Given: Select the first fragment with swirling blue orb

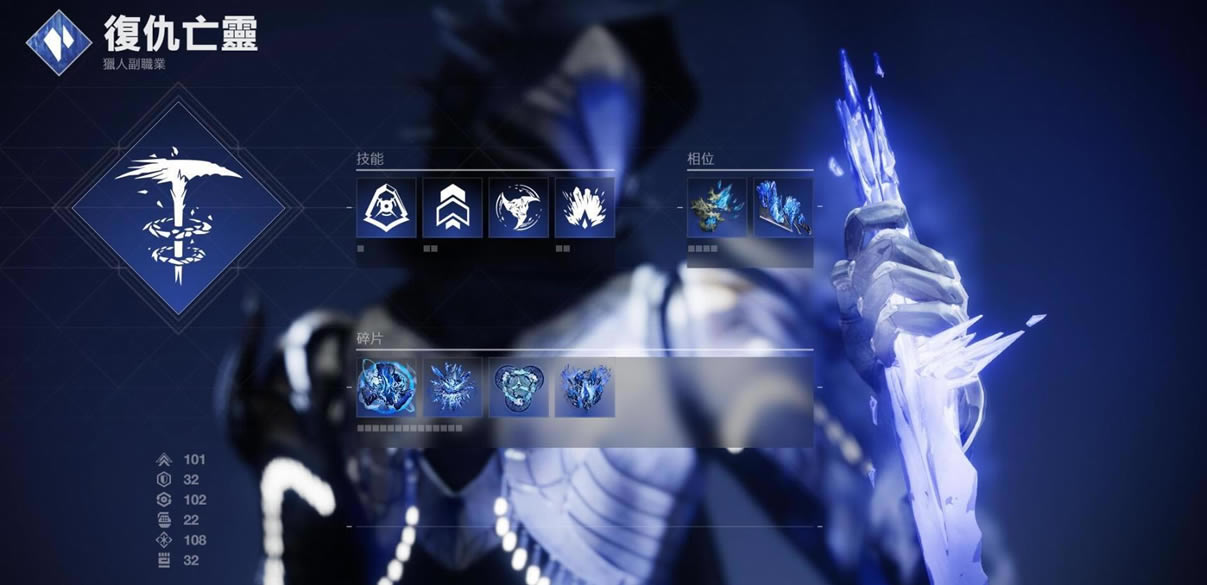Looking at the screenshot, I should click(x=386, y=388).
